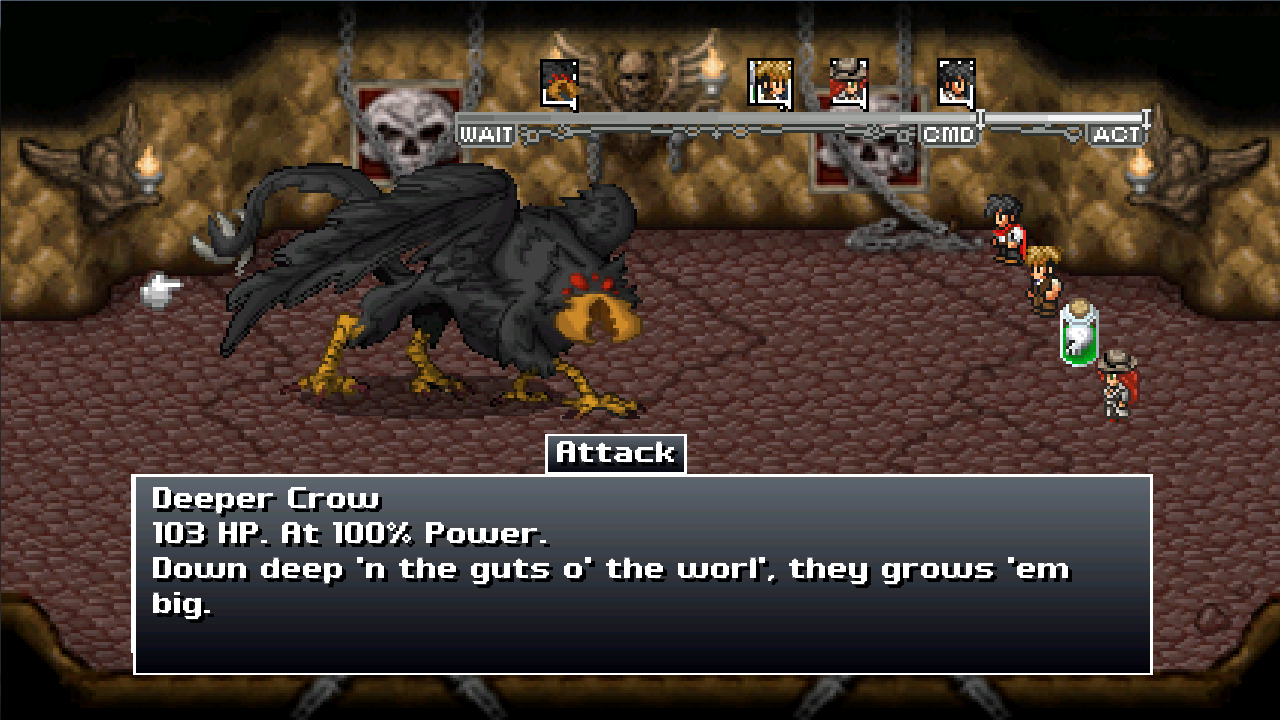Select the Attack command label
This screenshot has height=720, width=1280.
click(x=615, y=452)
